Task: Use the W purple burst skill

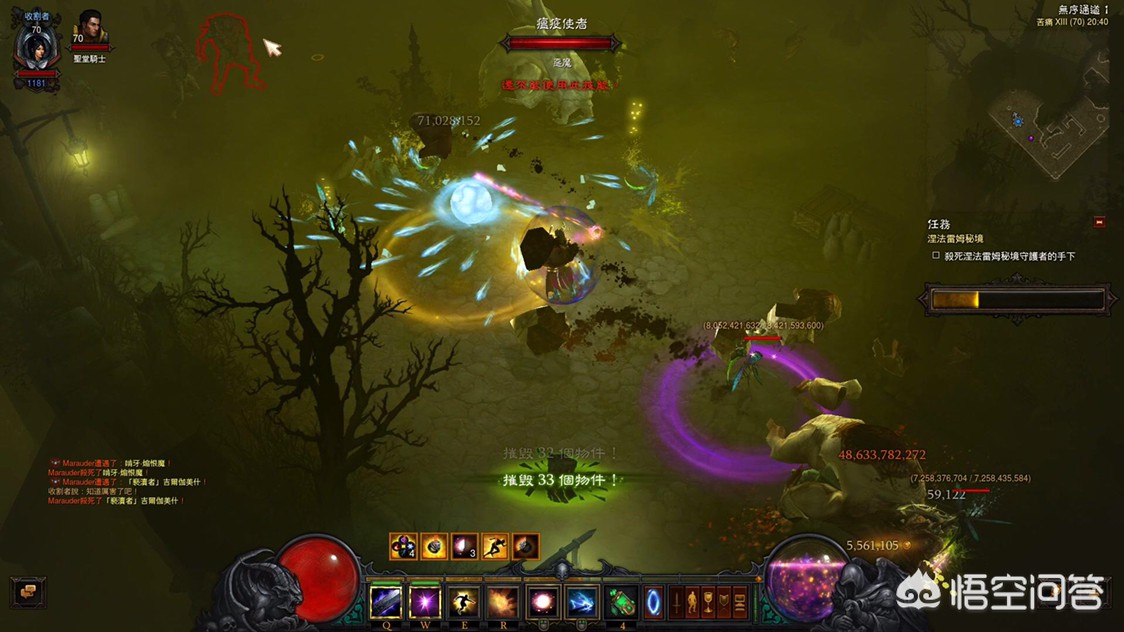Action: point(425,602)
